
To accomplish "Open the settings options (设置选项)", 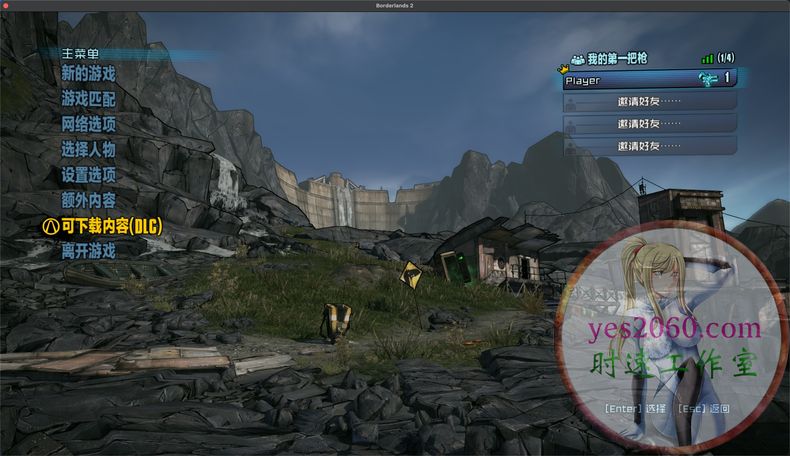I will [x=88, y=175].
